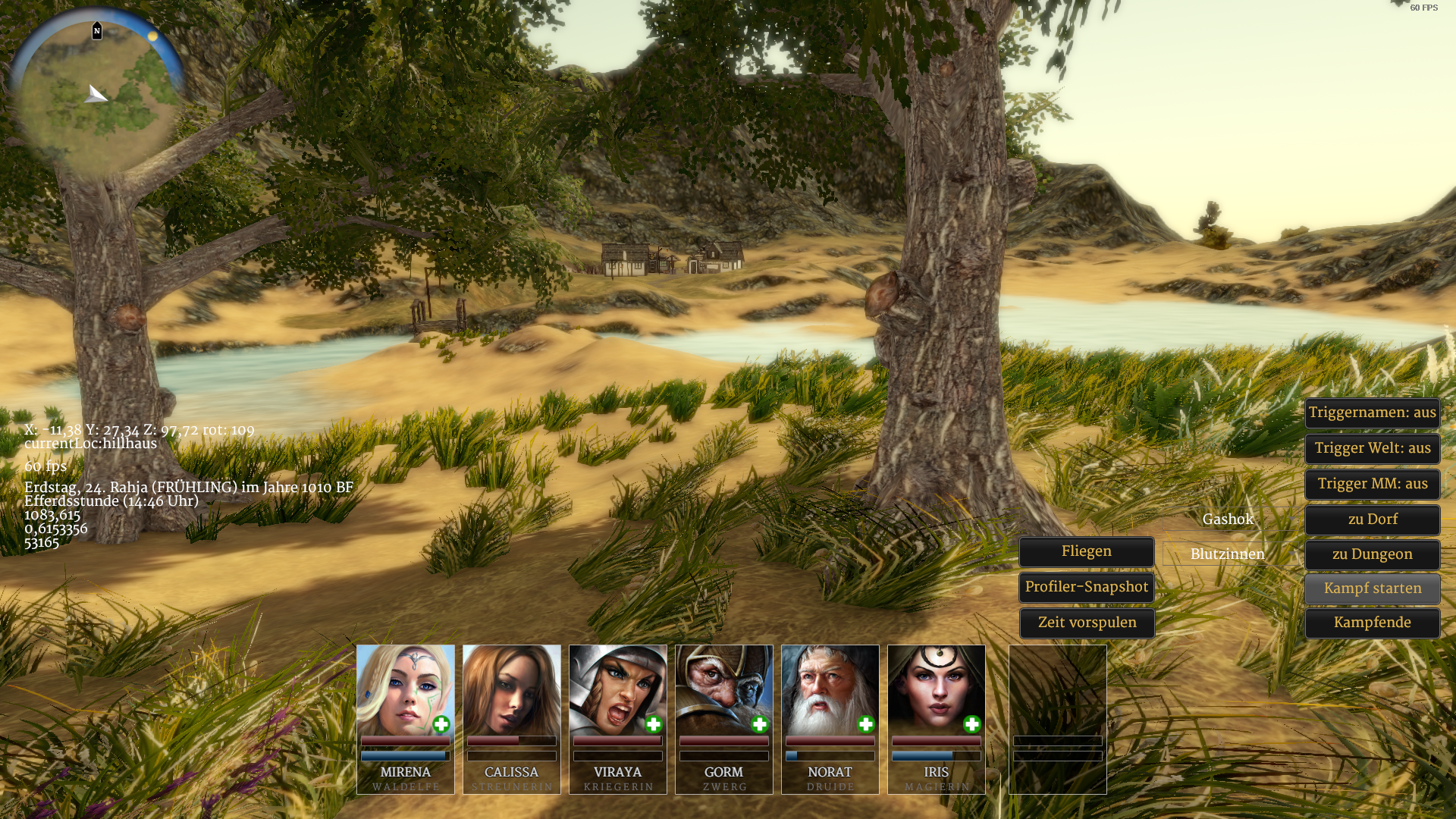Choose Iris the Magierin portrait
Viewport: 1456px width, 819px height.
point(936,689)
